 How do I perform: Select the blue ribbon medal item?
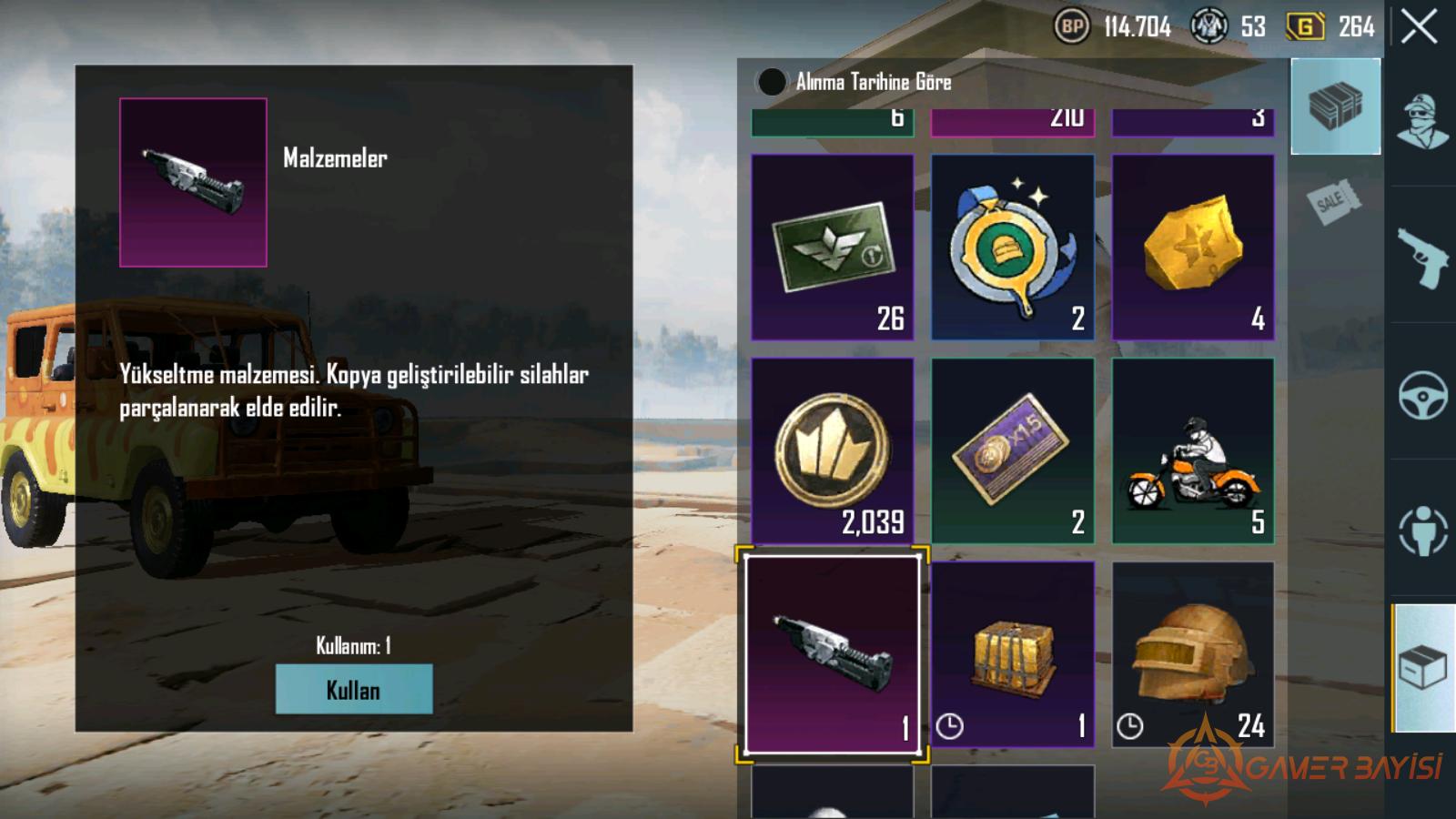point(1012,247)
